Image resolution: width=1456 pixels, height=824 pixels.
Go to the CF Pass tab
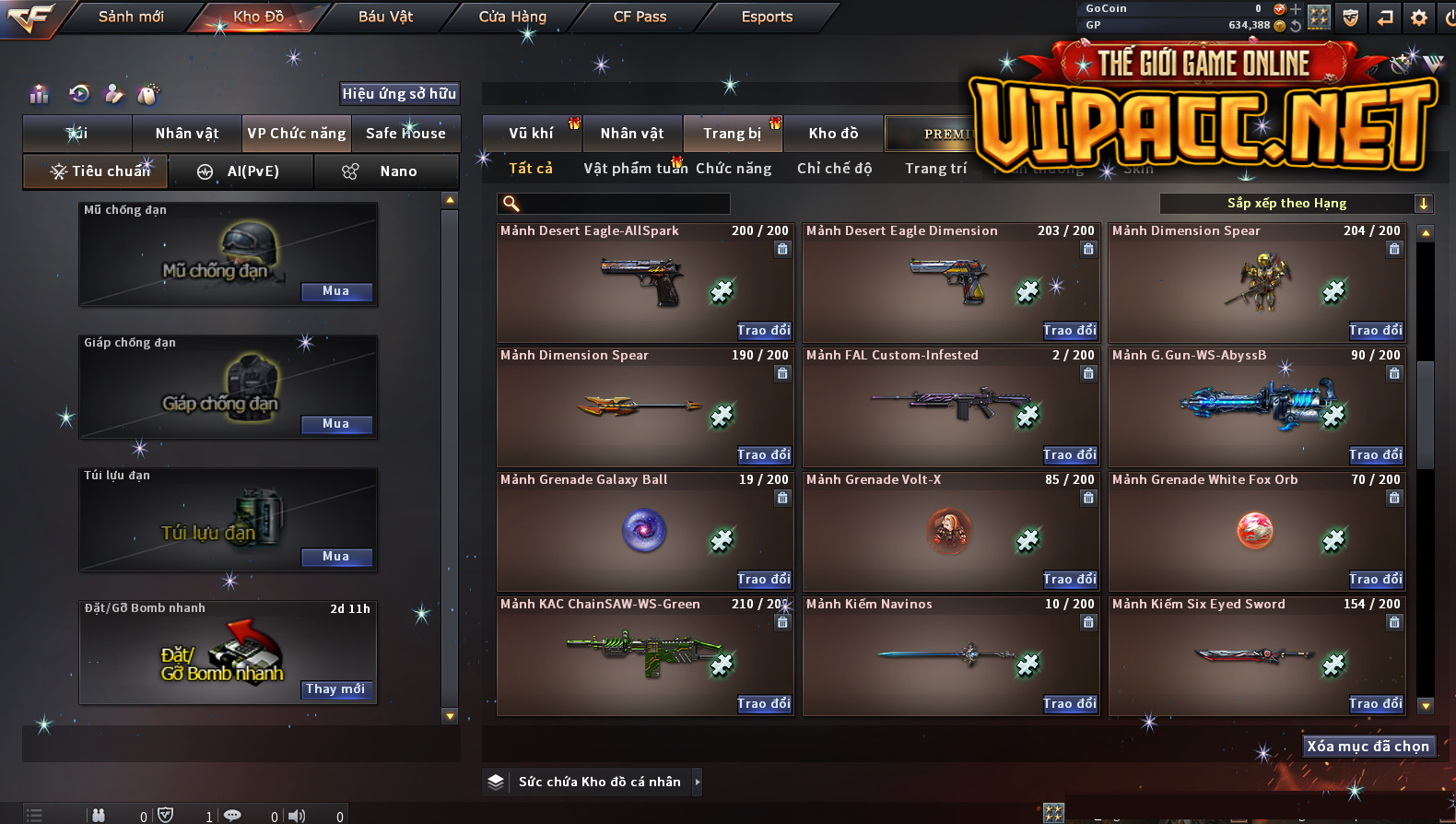tap(640, 17)
